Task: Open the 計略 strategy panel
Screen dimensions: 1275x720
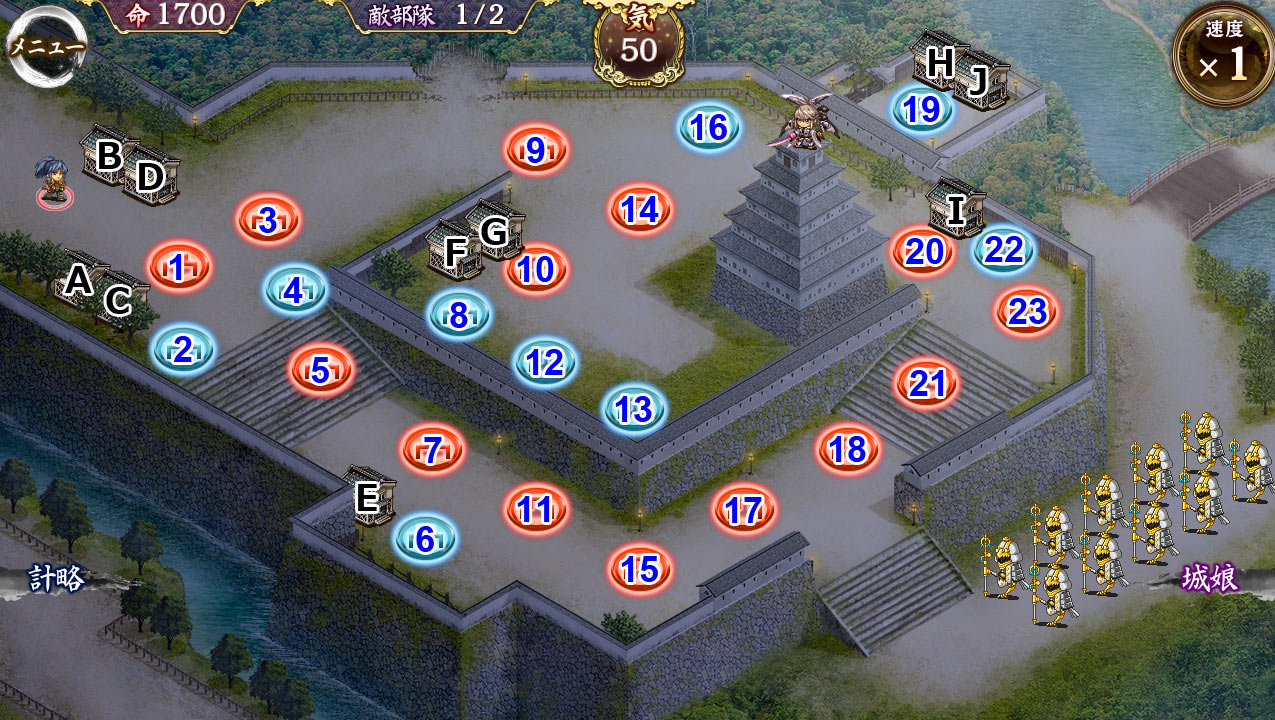Action: coord(56,578)
